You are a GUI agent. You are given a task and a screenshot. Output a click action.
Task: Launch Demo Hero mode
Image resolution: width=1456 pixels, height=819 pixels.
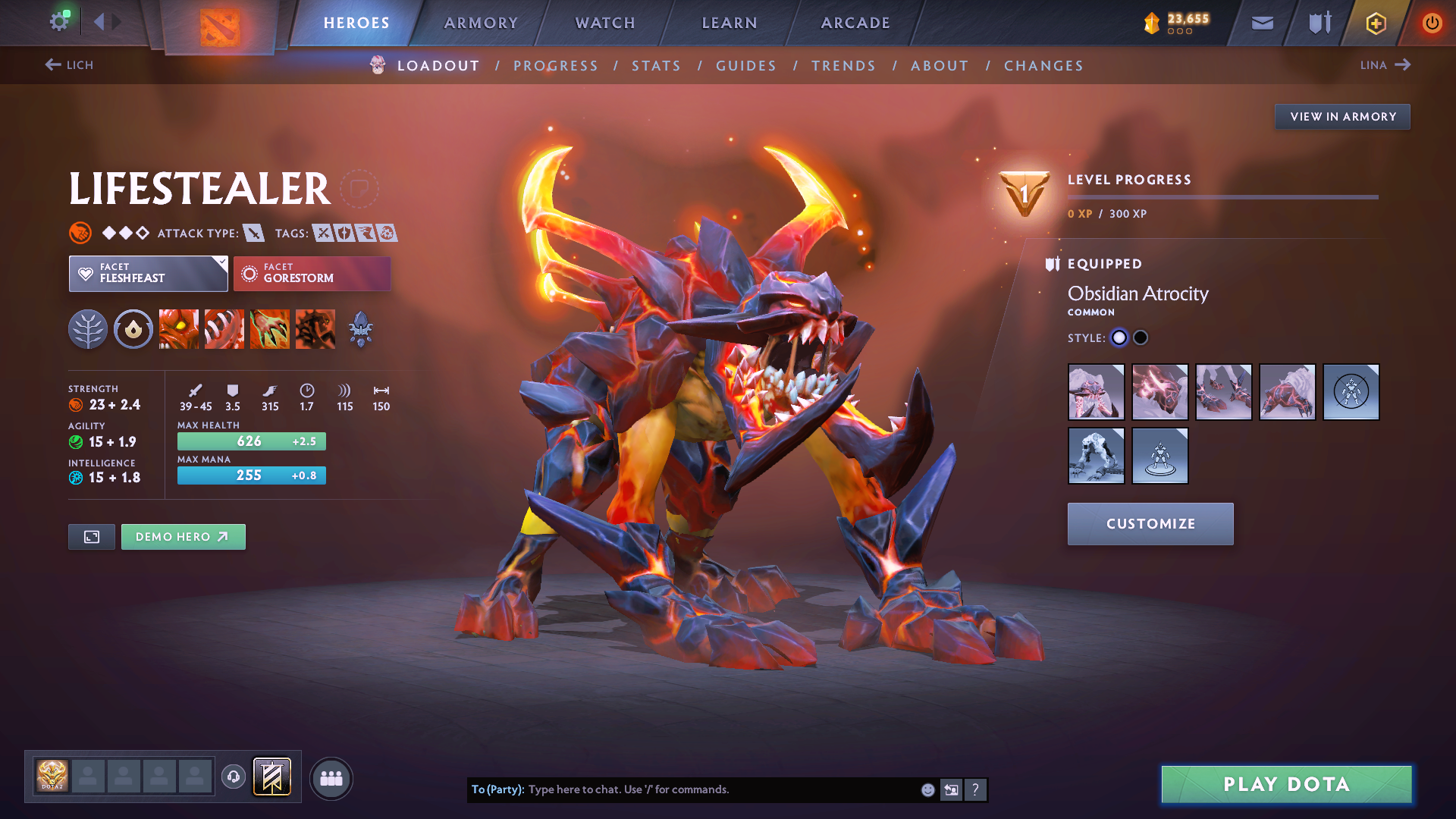click(x=183, y=537)
